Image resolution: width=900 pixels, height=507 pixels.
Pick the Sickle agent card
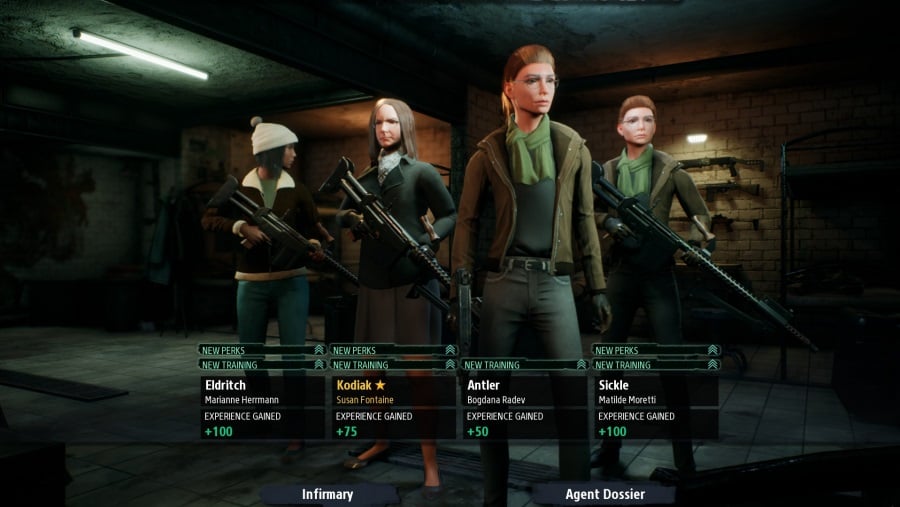655,406
